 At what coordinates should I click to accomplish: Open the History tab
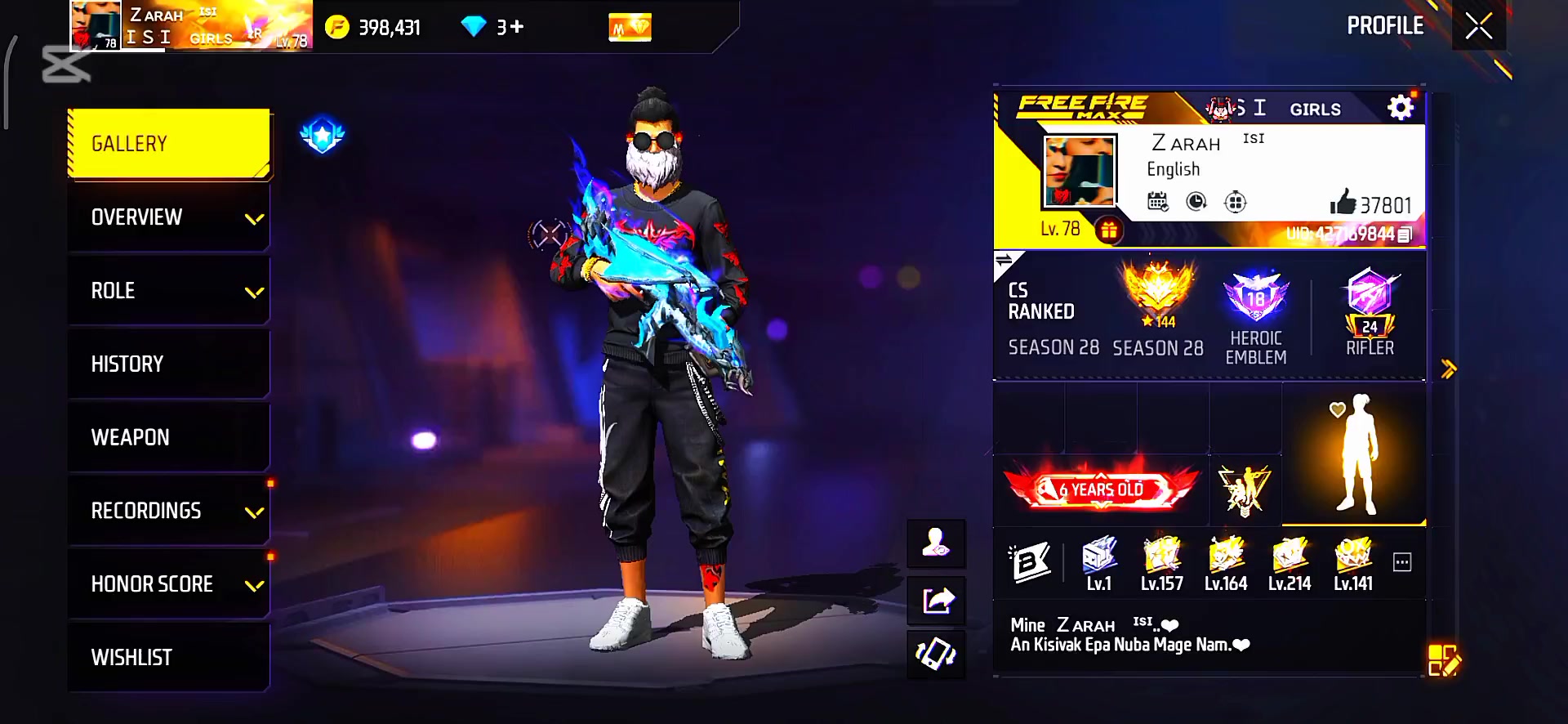tap(169, 364)
